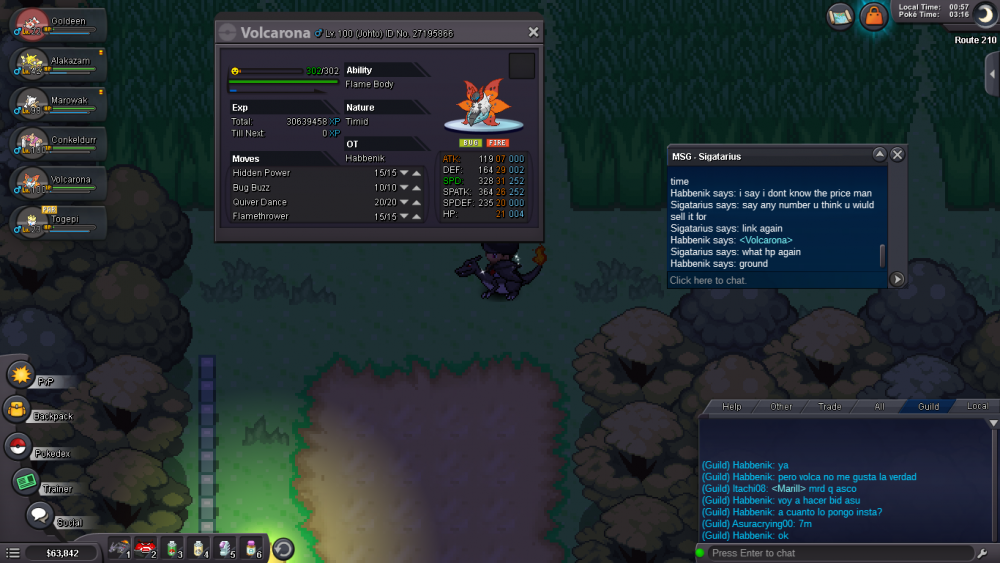The image size is (1000, 563).
Task: Open the map icon in top bar
Action: click(x=840, y=15)
